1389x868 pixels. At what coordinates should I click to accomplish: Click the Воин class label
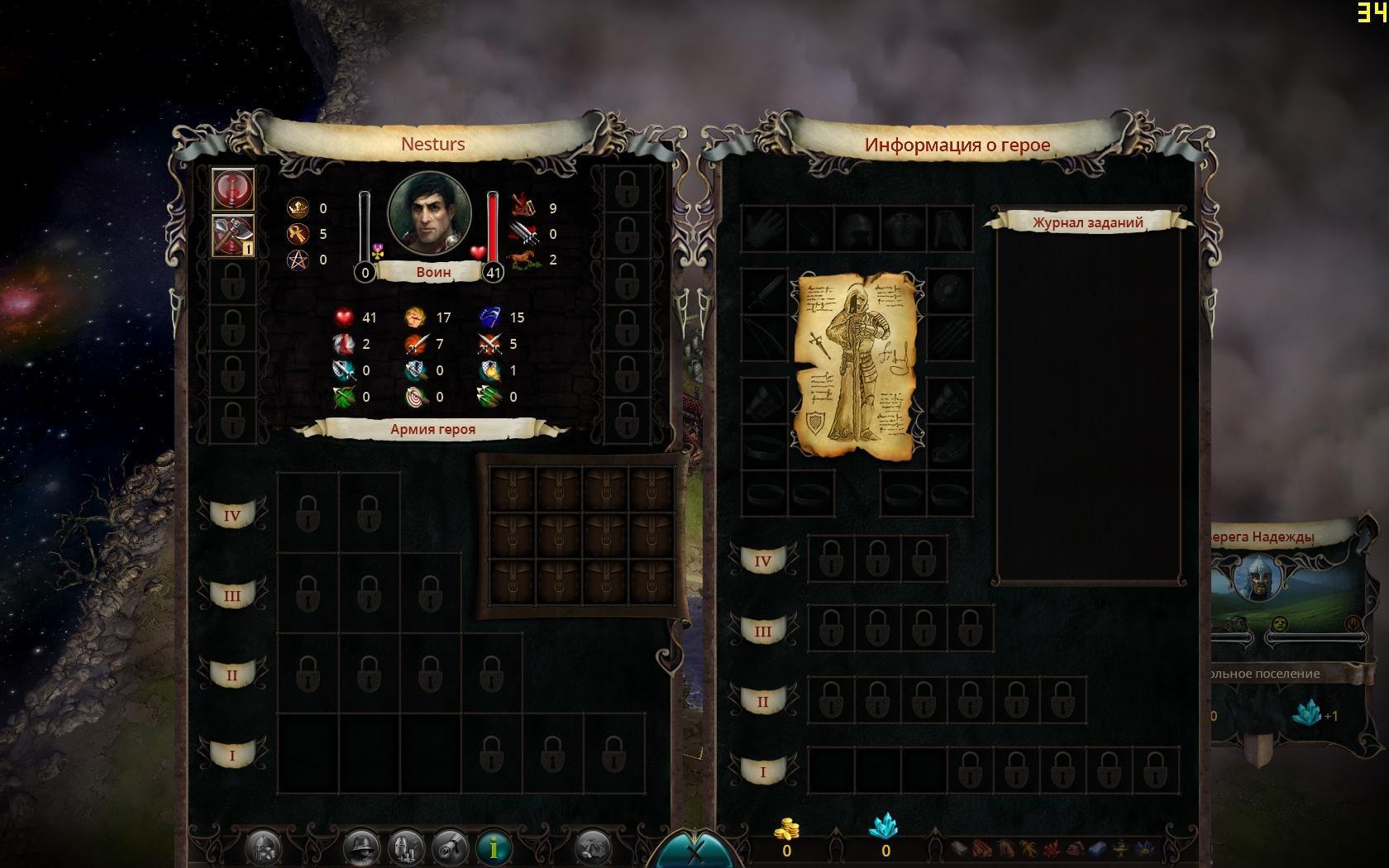pos(433,271)
